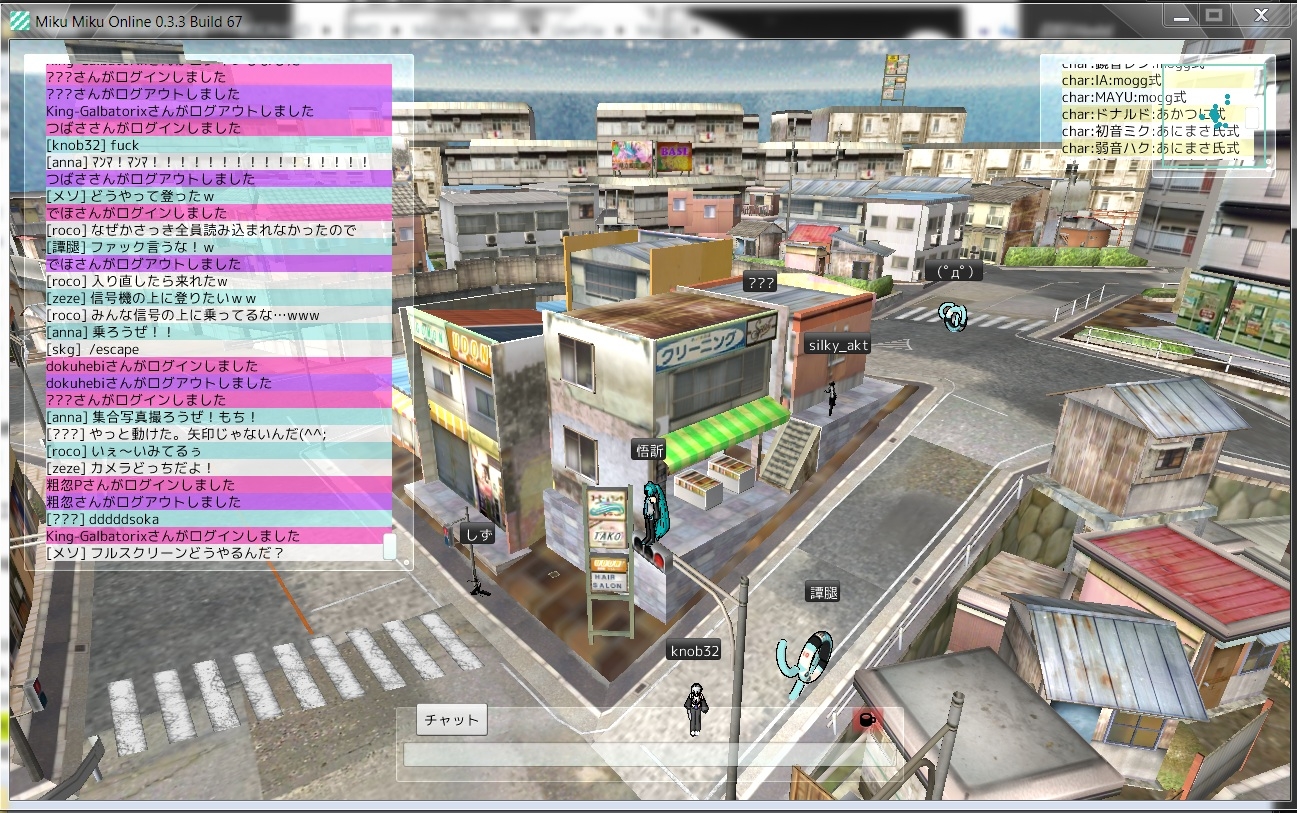Focus the chat message input field
This screenshot has width=1297, height=813.
coord(648,755)
